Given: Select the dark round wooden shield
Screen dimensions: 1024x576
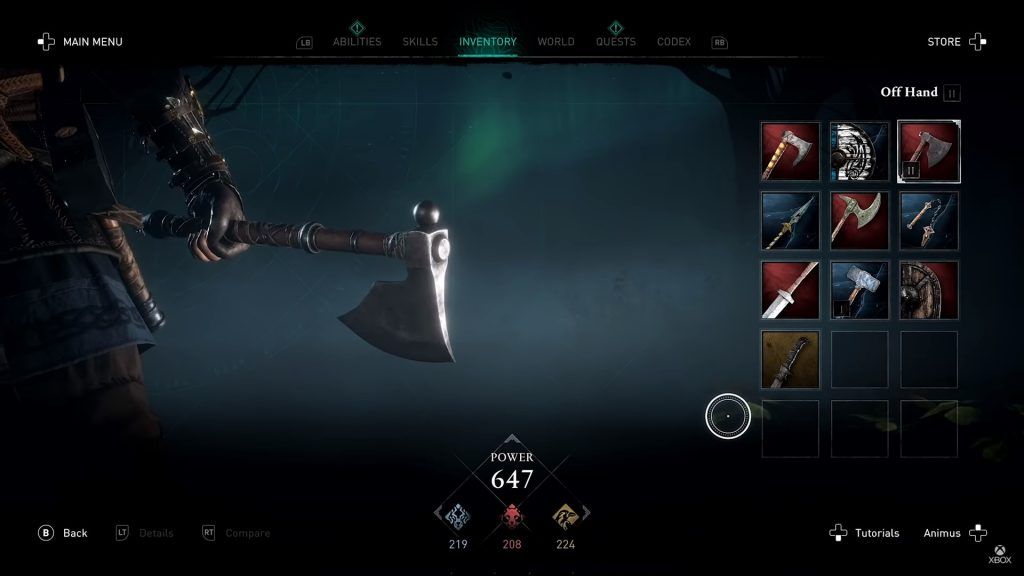Looking at the screenshot, I should pyautogui.click(x=929, y=290).
